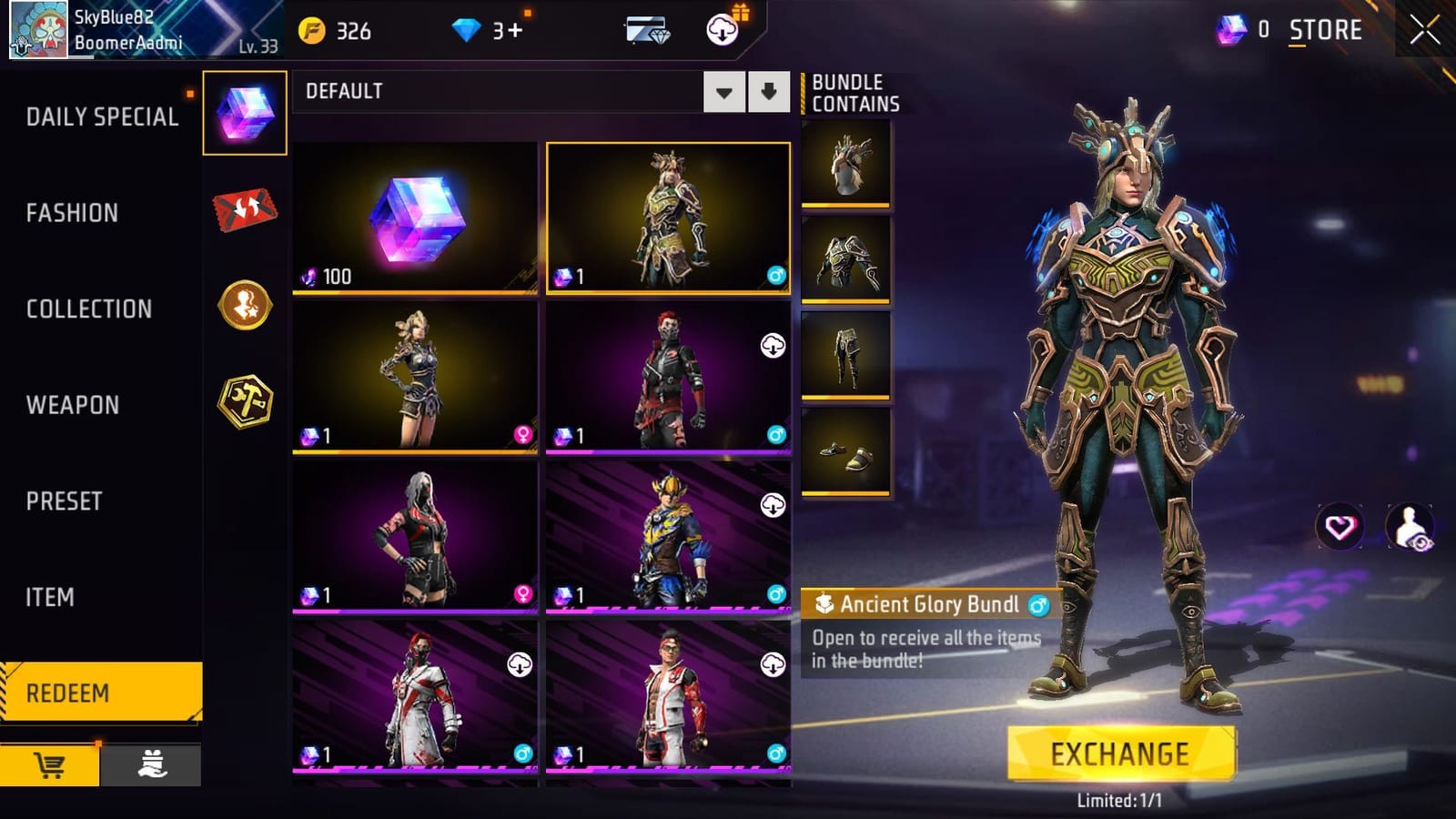The width and height of the screenshot is (1456, 819).
Task: Open the COLLECTION menu item
Action: [88, 308]
